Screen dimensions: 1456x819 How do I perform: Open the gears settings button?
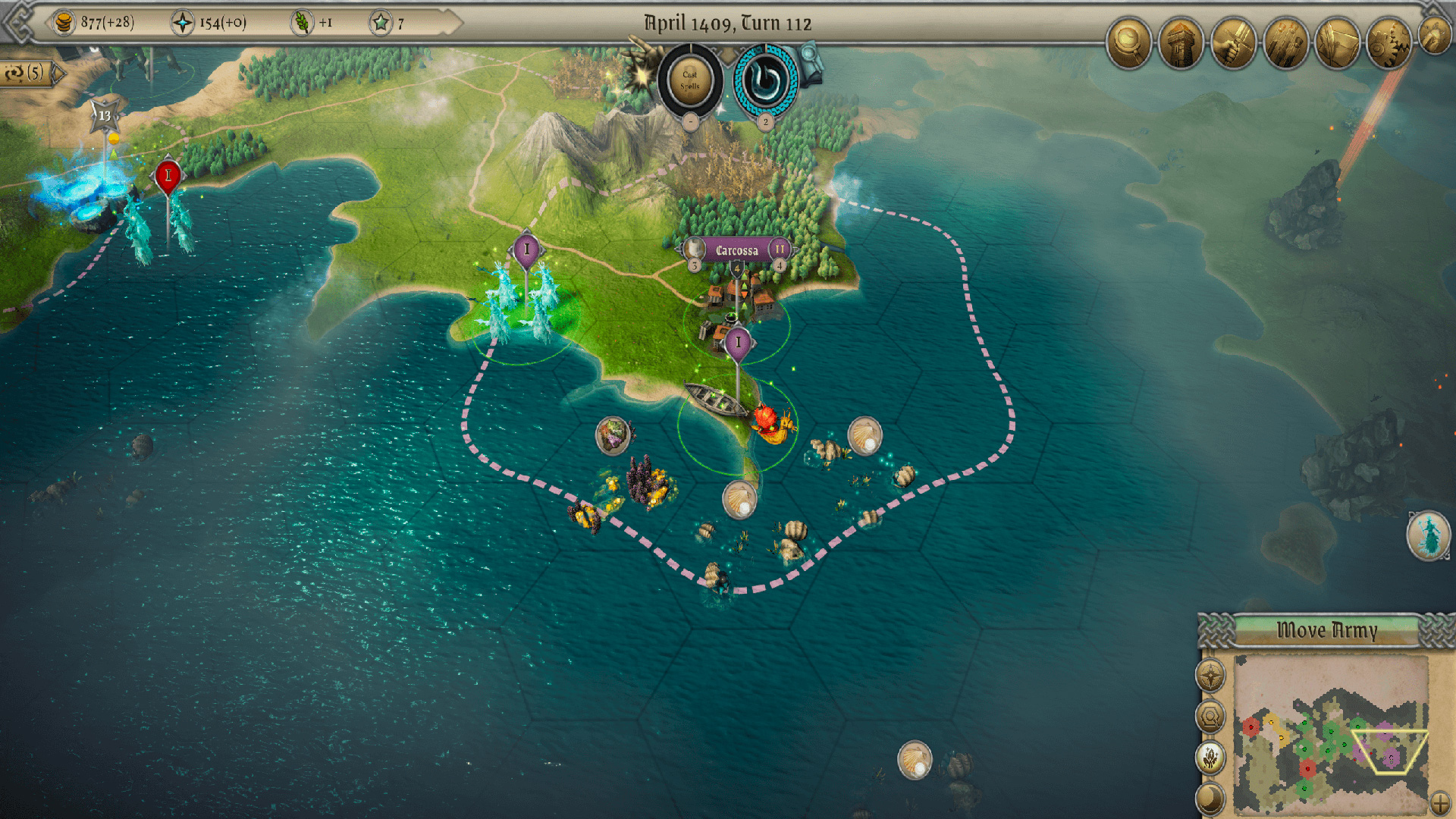pyautogui.click(x=1389, y=42)
